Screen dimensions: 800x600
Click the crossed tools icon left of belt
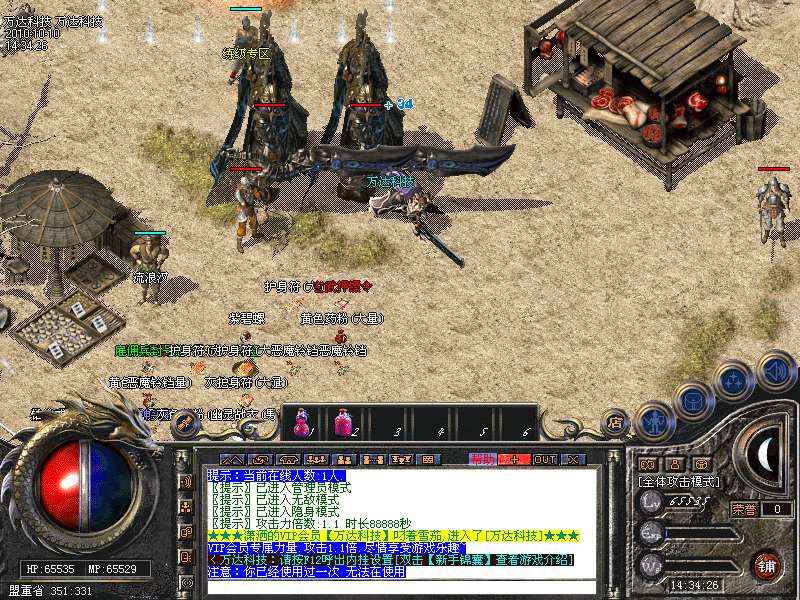(x=184, y=423)
